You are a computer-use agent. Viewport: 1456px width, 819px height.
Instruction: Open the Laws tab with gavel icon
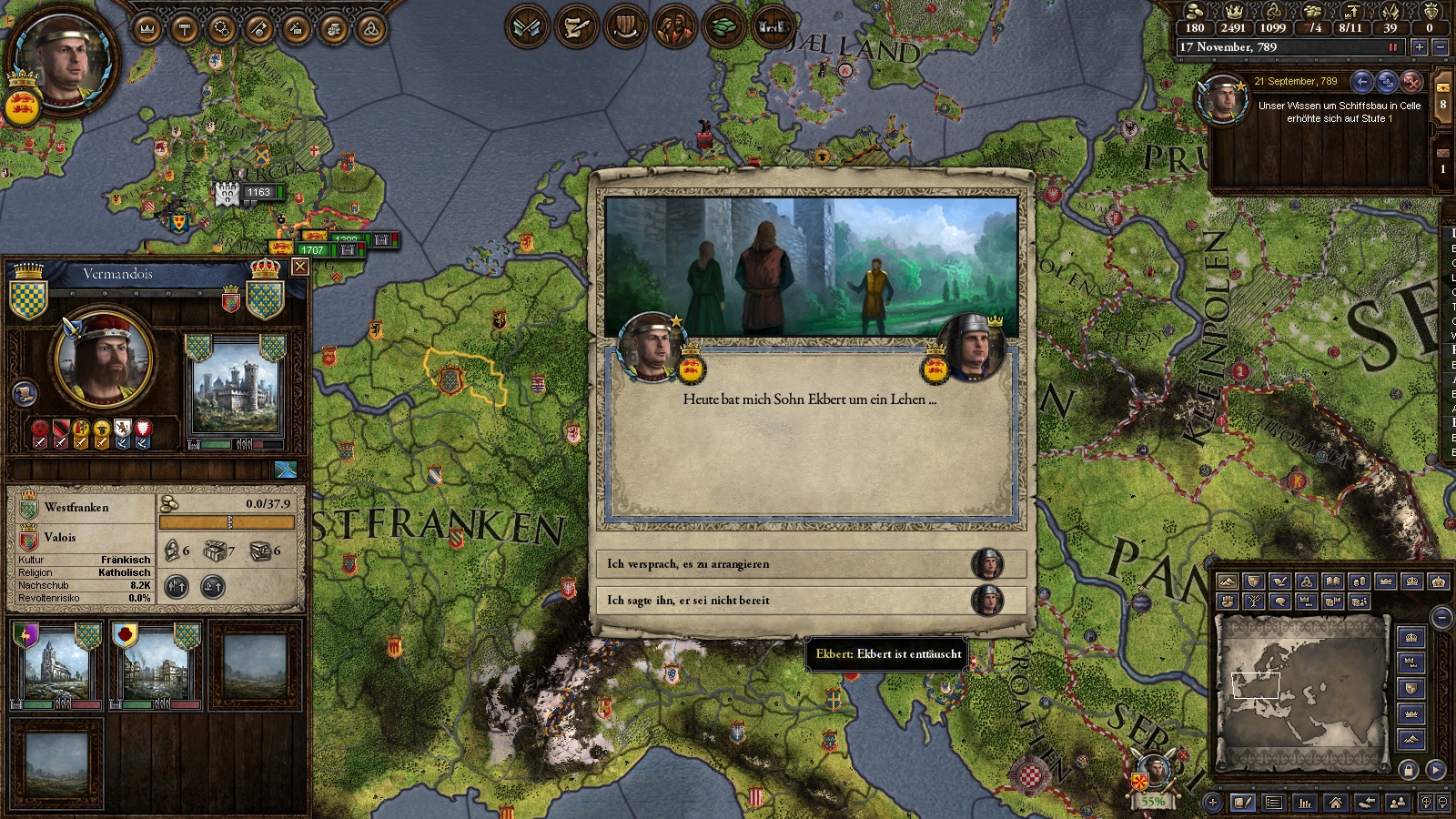(185, 29)
